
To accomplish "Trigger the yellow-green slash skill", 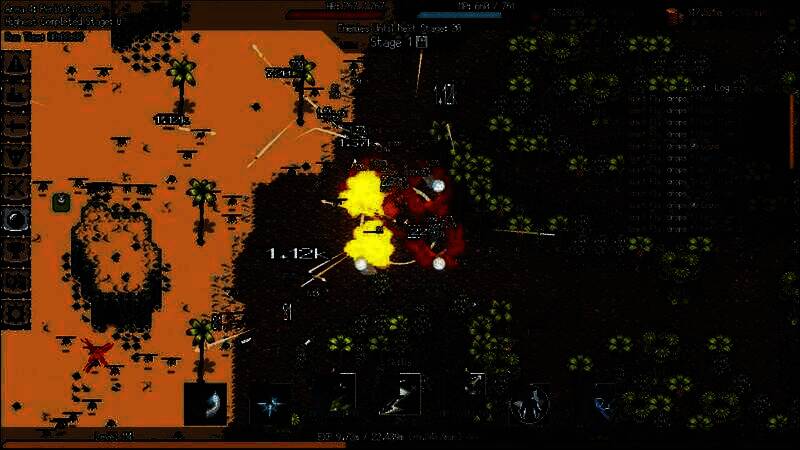I will (x=338, y=398).
